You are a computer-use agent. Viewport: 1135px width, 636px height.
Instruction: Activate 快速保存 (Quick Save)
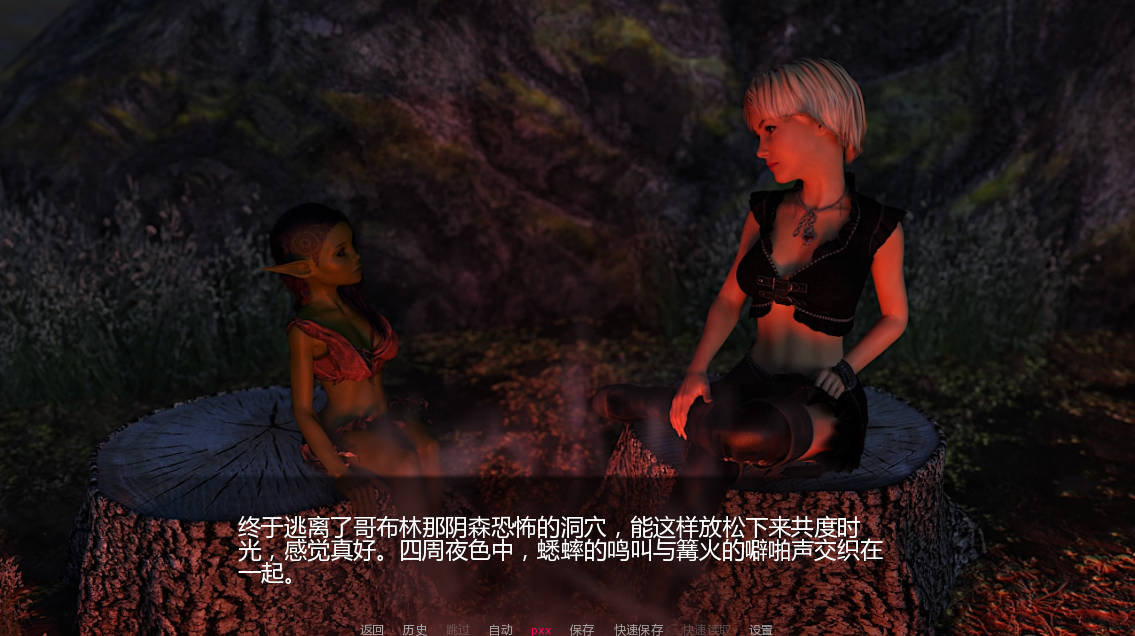[639, 630]
